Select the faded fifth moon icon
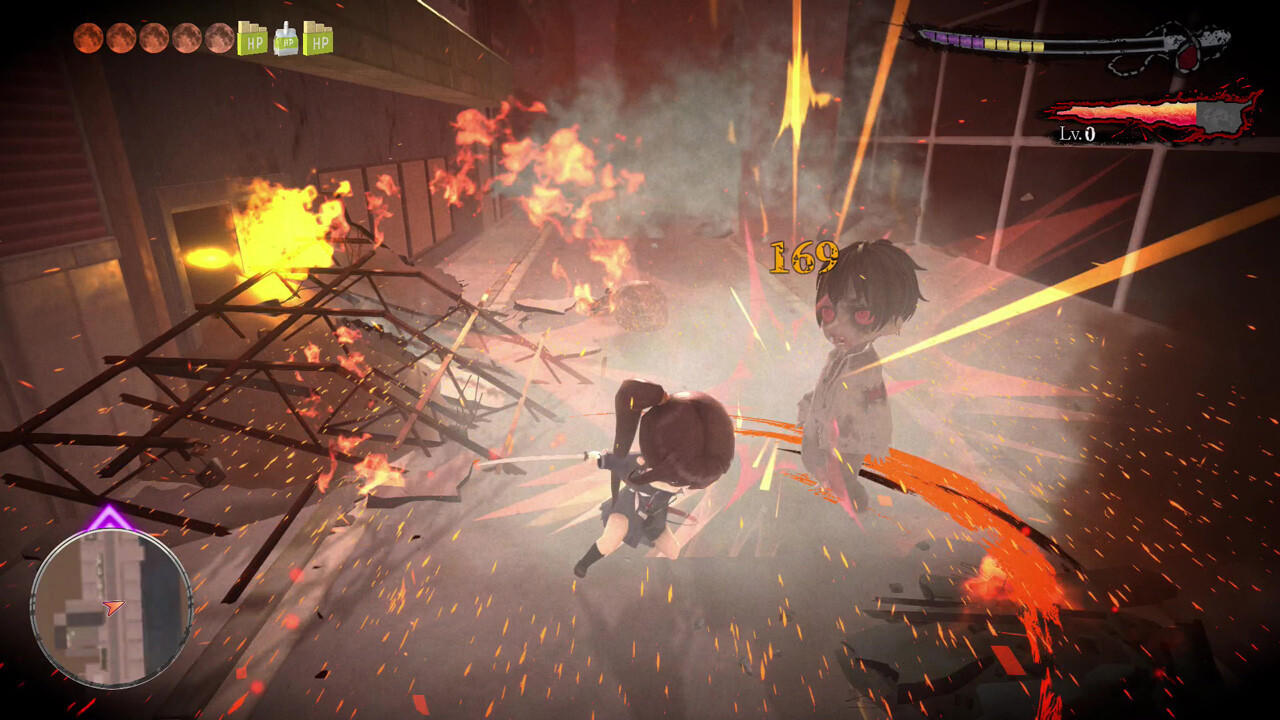 pos(221,40)
